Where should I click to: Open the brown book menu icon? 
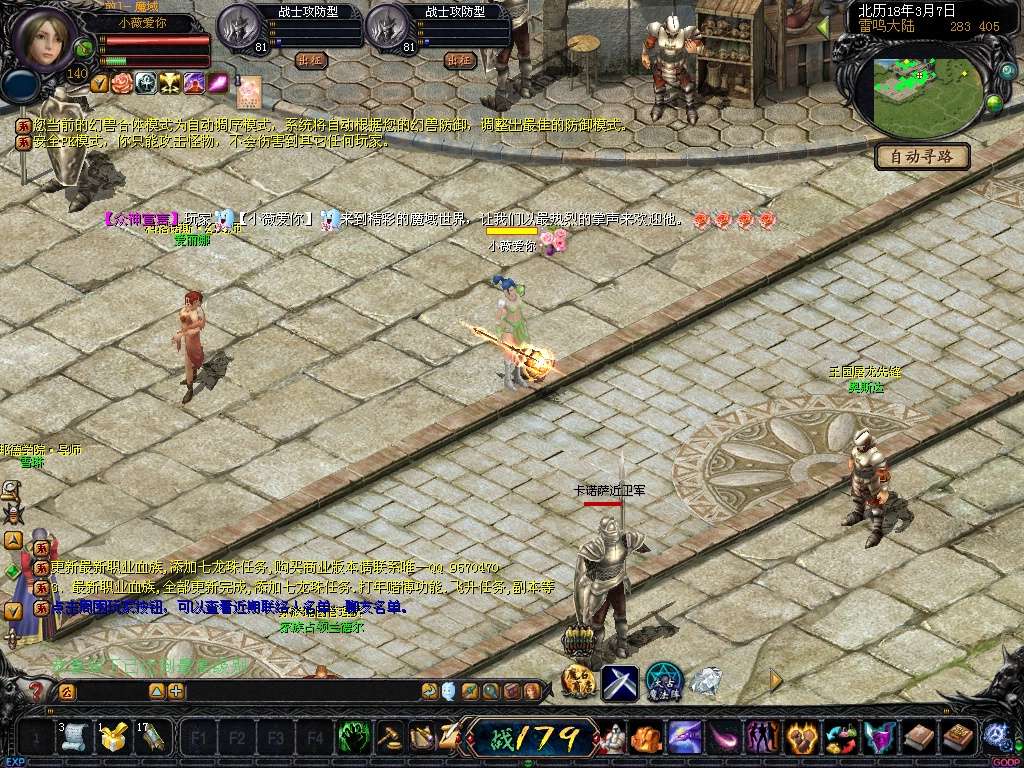[918, 738]
